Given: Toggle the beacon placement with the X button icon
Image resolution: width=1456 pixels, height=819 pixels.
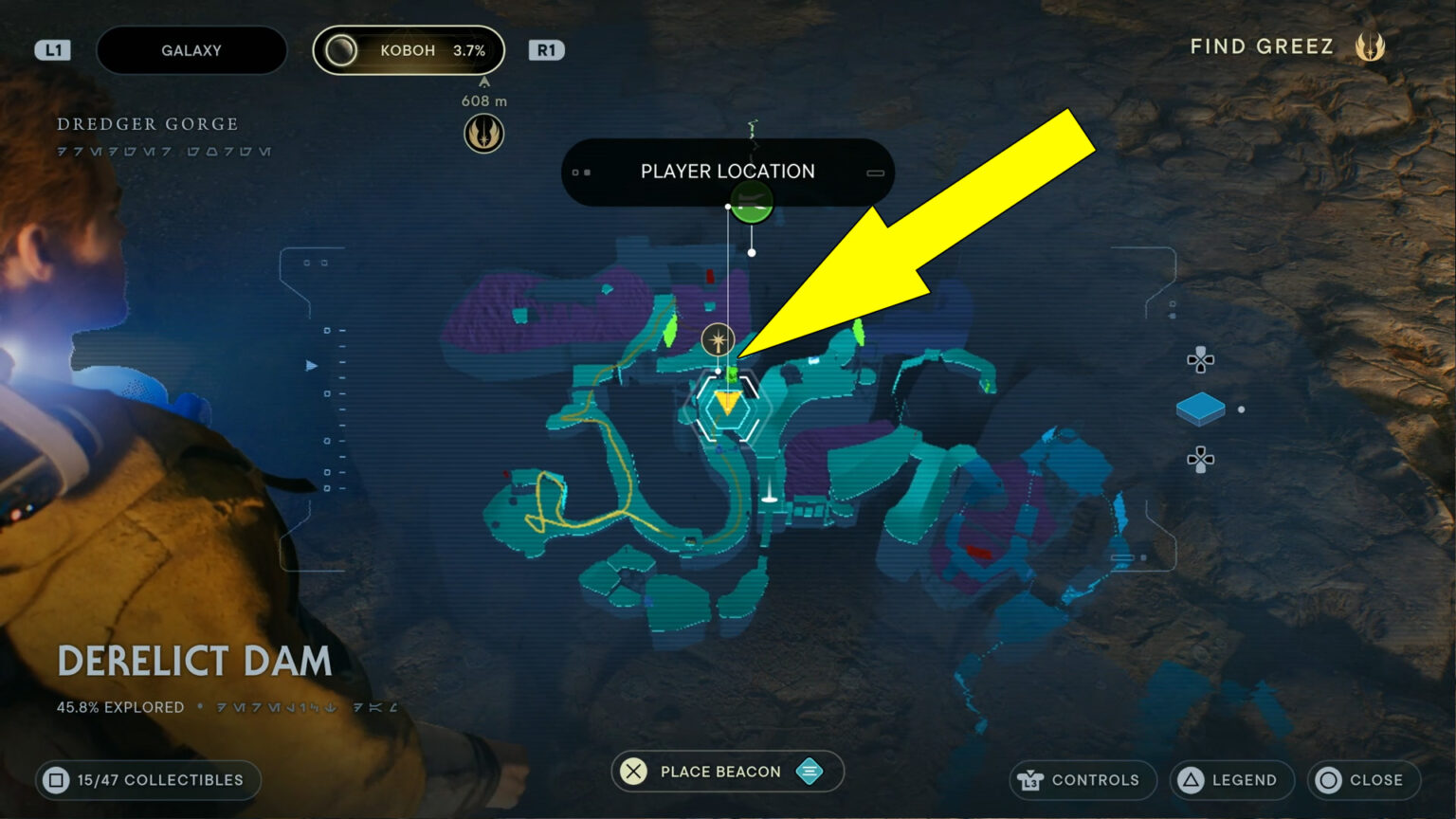Looking at the screenshot, I should (631, 772).
